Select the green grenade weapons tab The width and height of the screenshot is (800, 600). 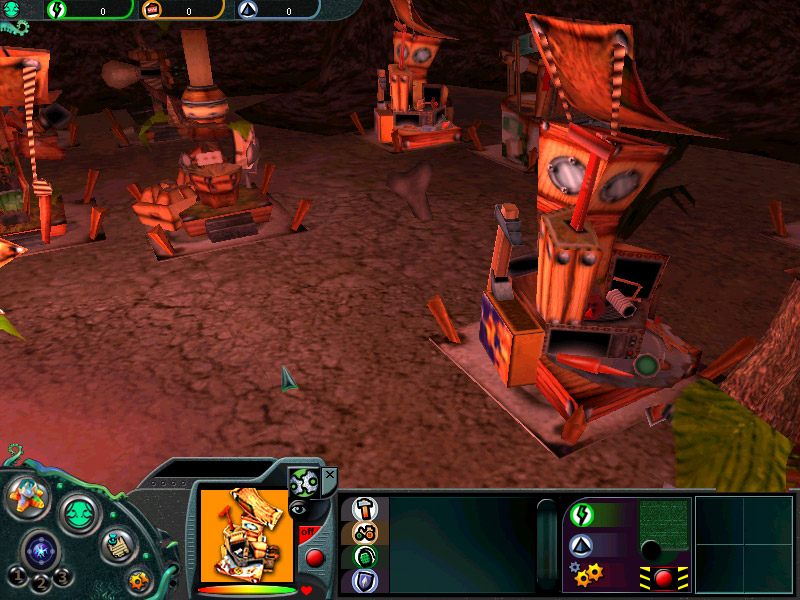(x=364, y=557)
